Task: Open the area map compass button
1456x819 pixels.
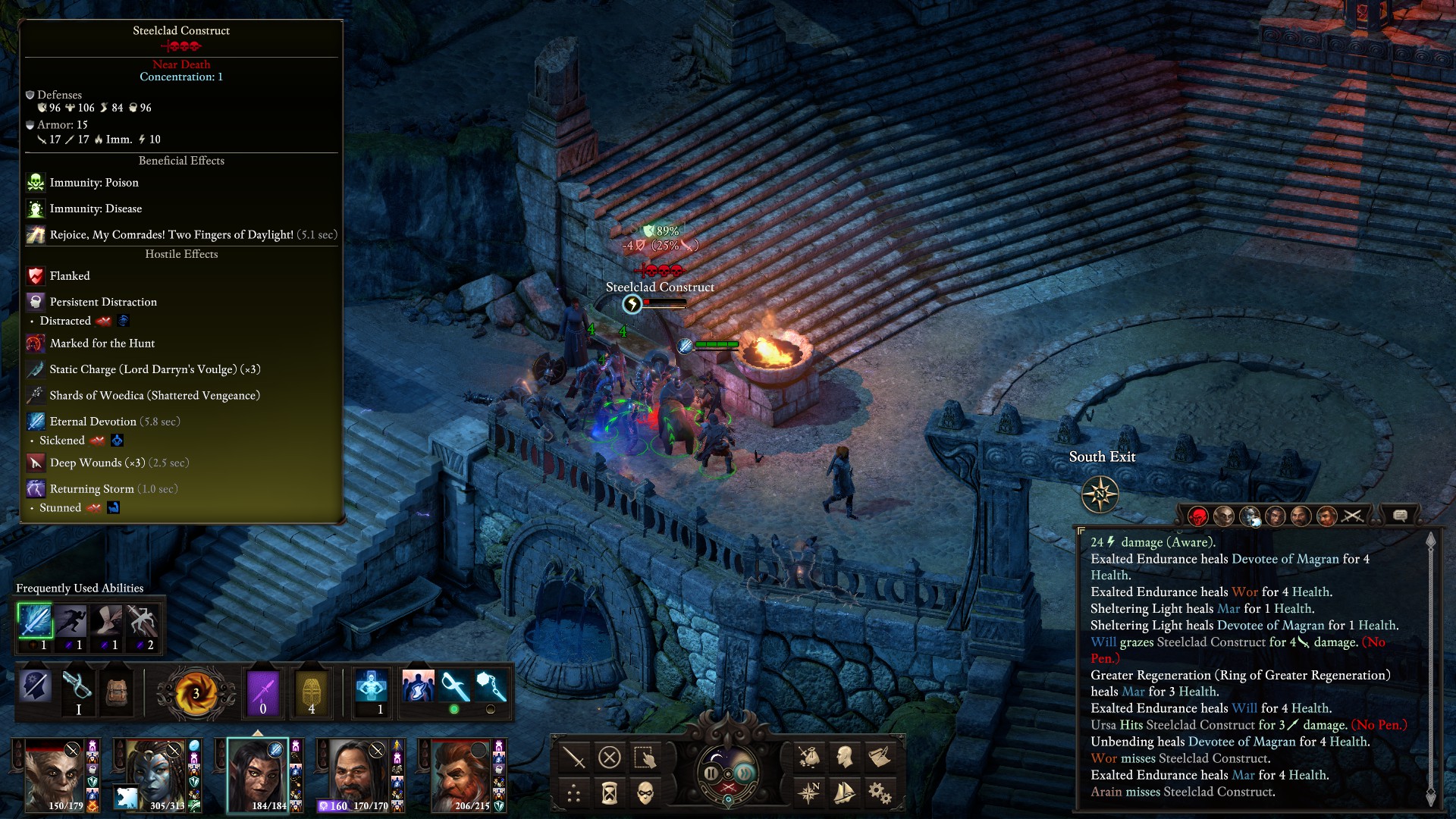Action: (809, 793)
